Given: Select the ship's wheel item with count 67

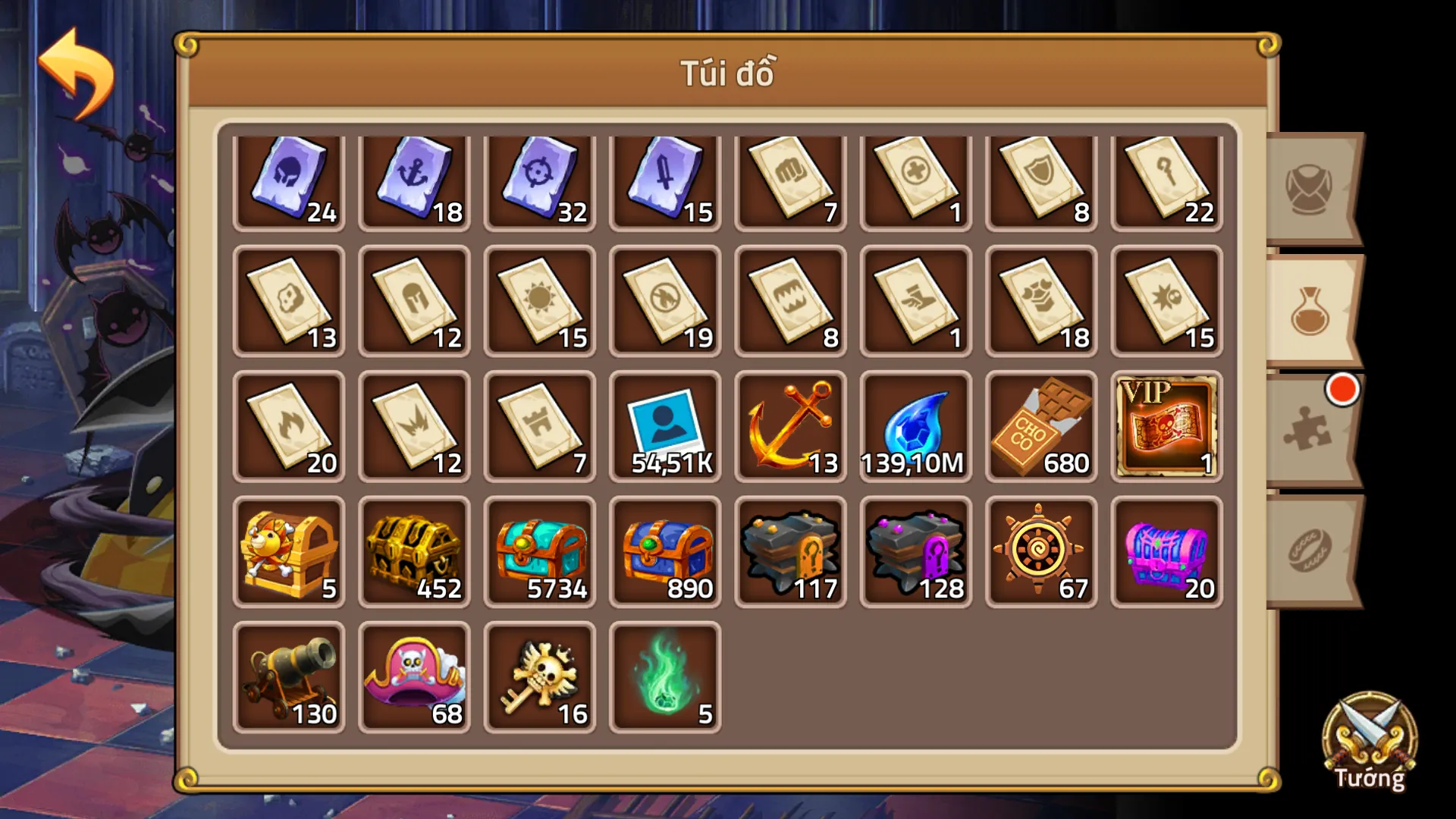Looking at the screenshot, I should (1040, 552).
